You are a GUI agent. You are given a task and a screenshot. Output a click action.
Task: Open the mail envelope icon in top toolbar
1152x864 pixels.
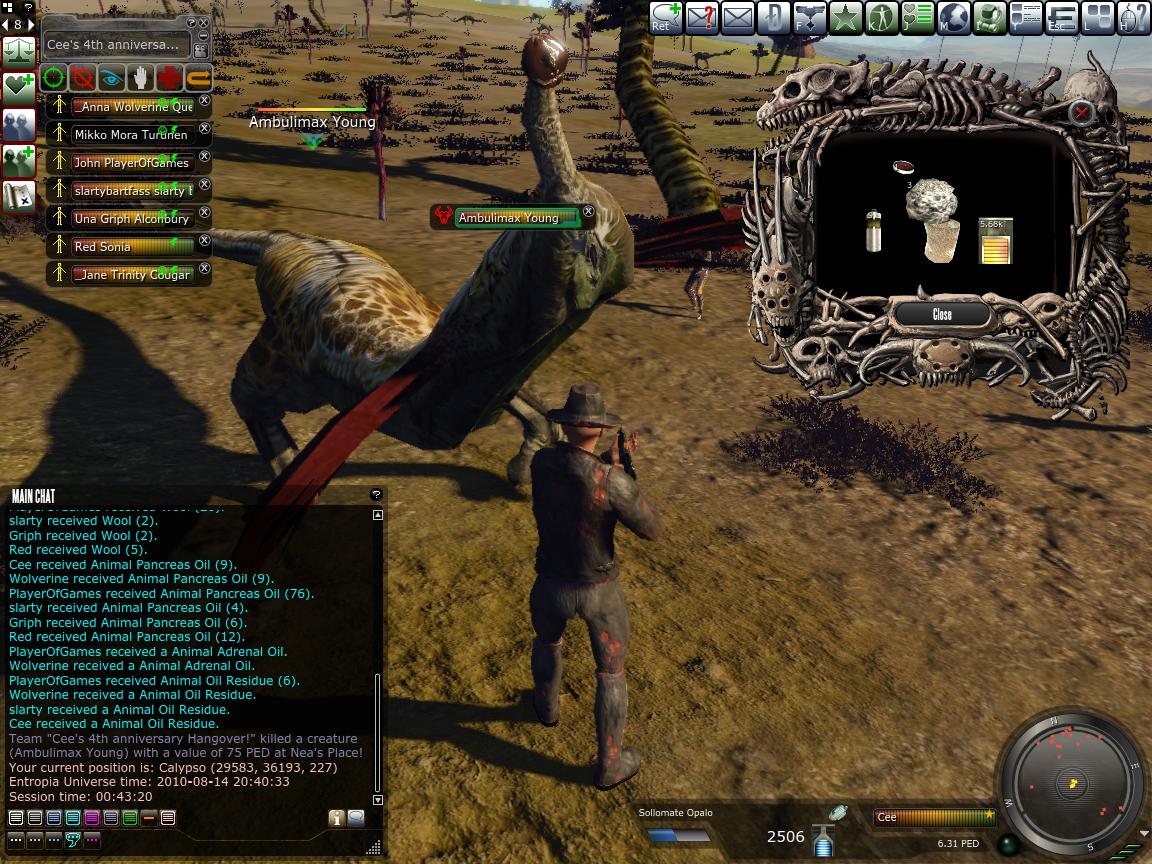point(737,18)
